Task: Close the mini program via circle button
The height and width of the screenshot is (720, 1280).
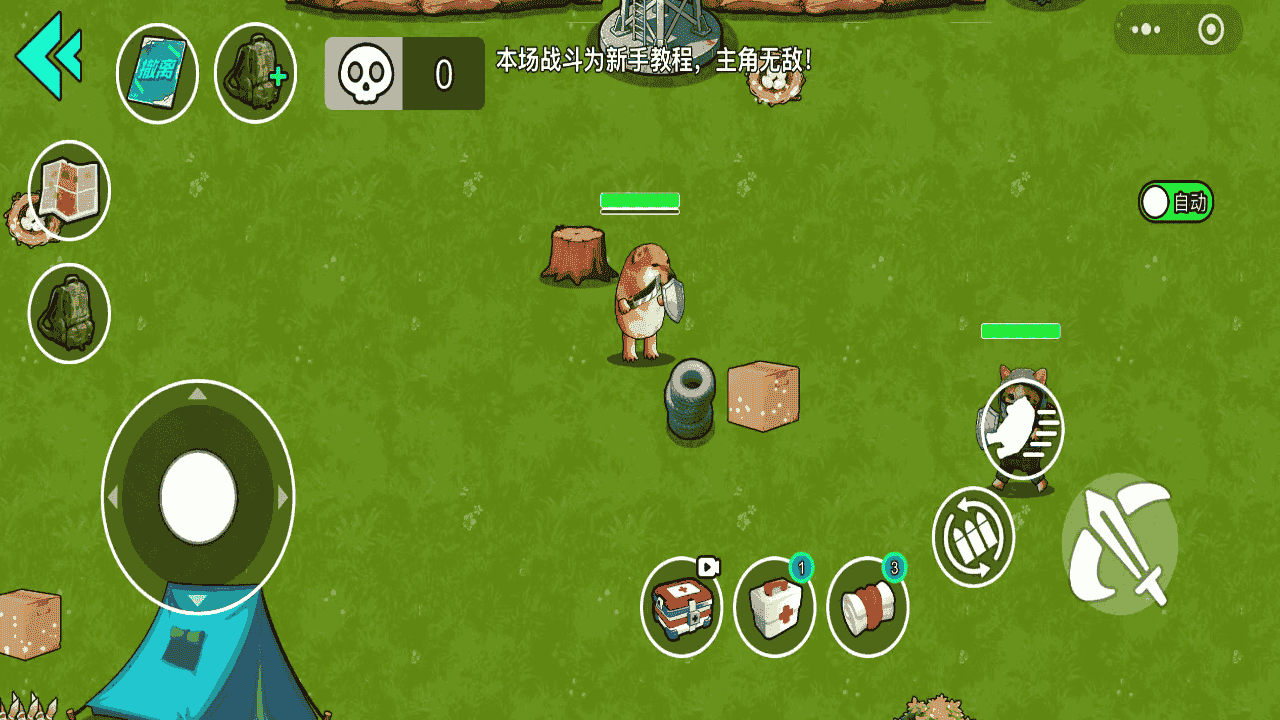Action: (x=1210, y=30)
